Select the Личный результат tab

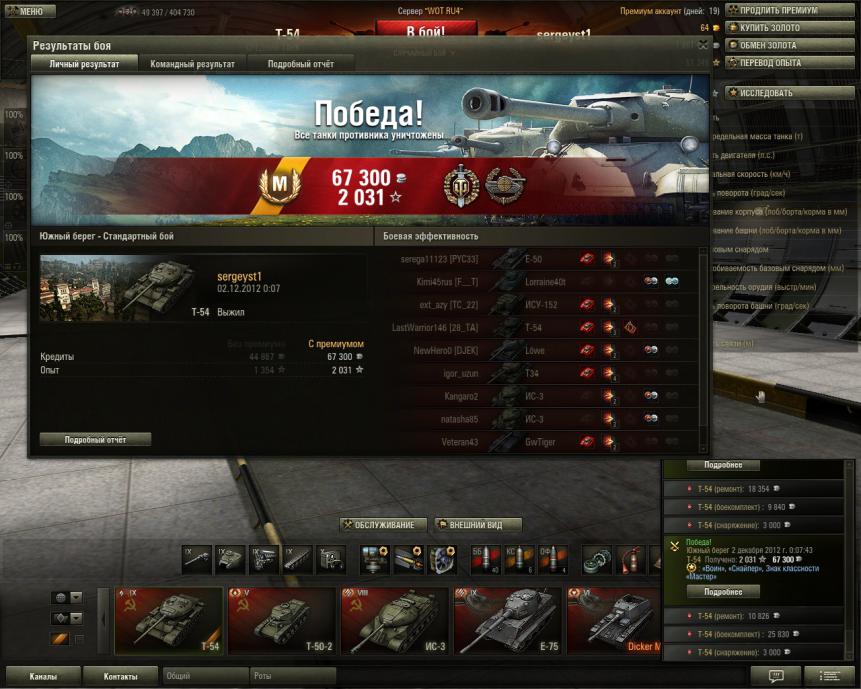[x=84, y=64]
